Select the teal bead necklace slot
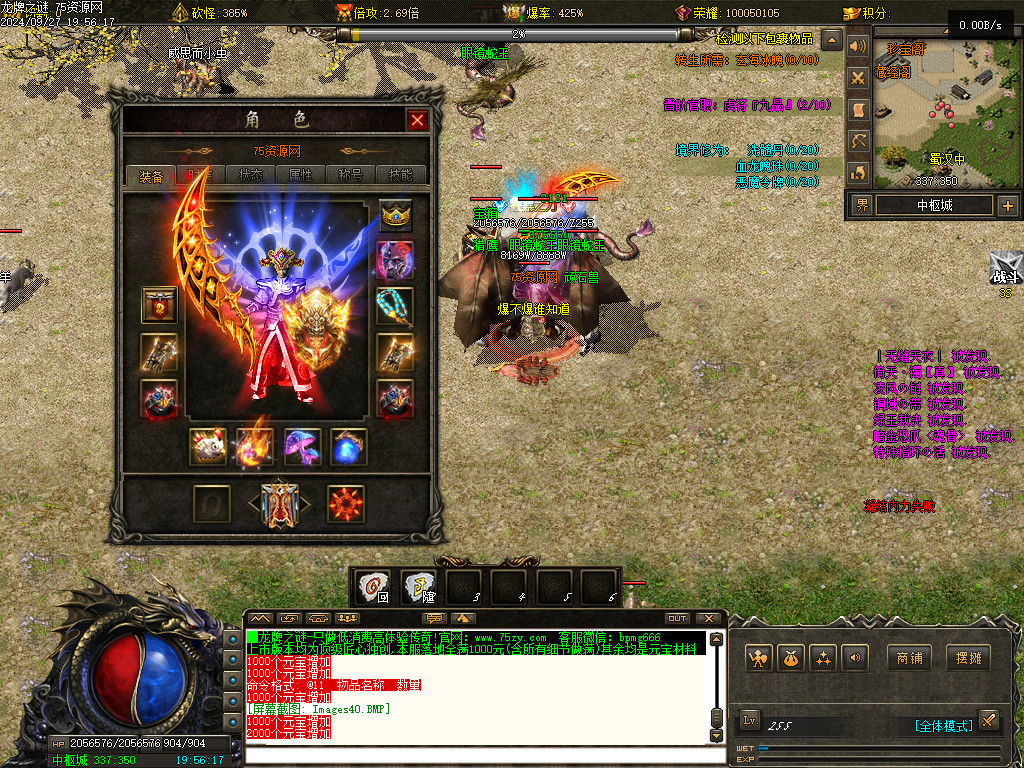This screenshot has height=768, width=1024. click(x=395, y=306)
